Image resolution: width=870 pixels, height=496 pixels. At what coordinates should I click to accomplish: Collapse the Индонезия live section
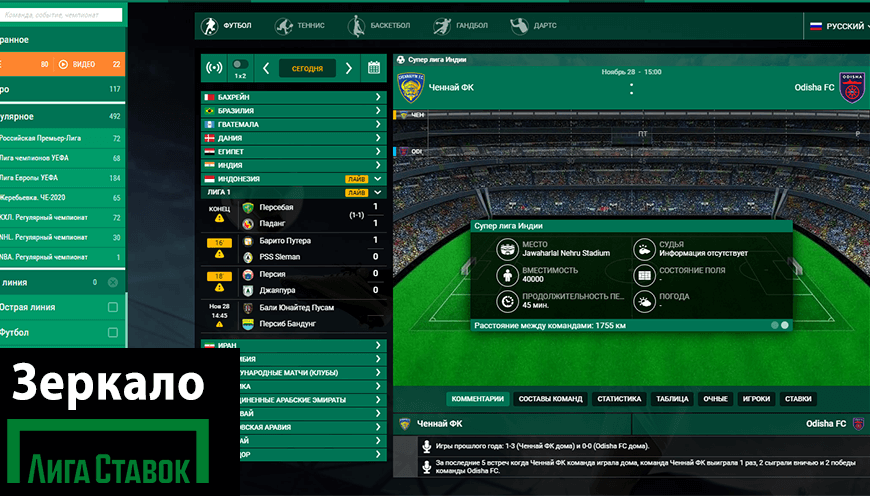pyautogui.click(x=378, y=179)
